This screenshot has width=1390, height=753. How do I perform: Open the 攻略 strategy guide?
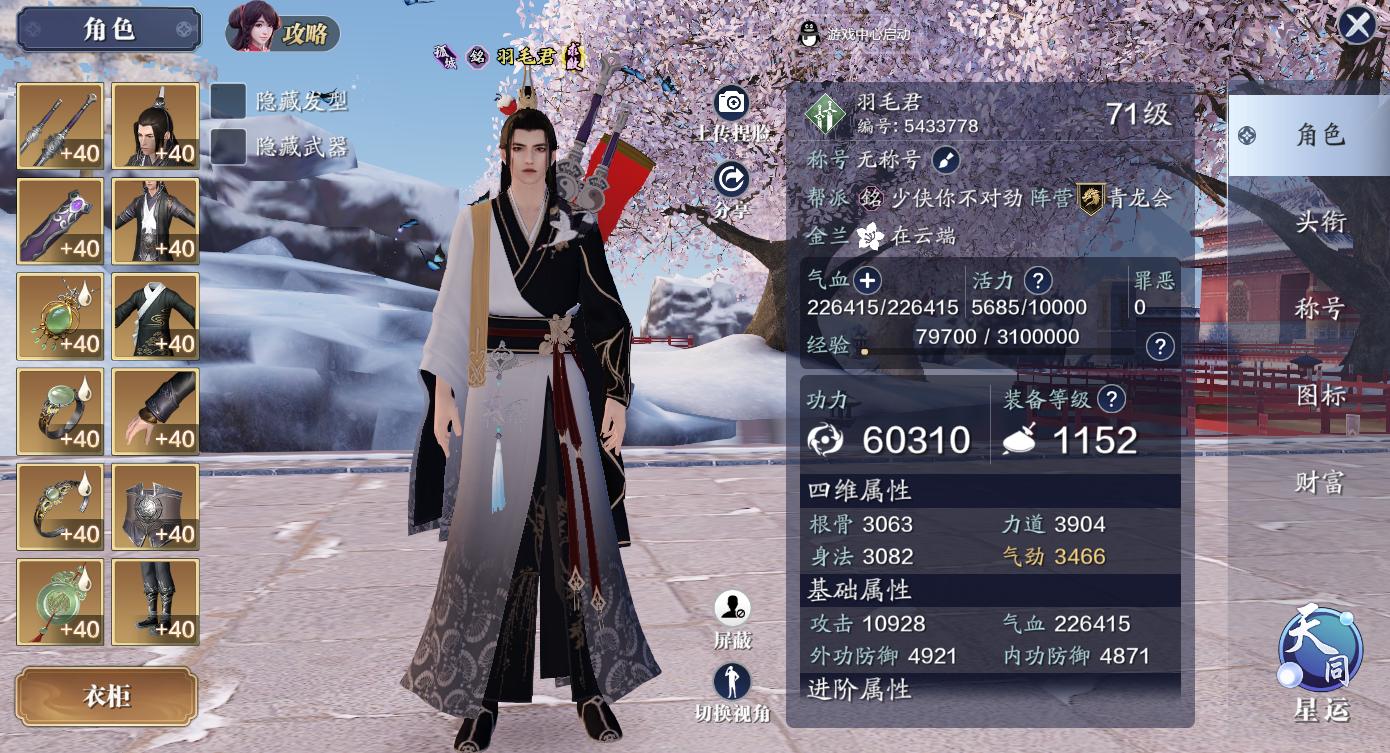pos(283,32)
